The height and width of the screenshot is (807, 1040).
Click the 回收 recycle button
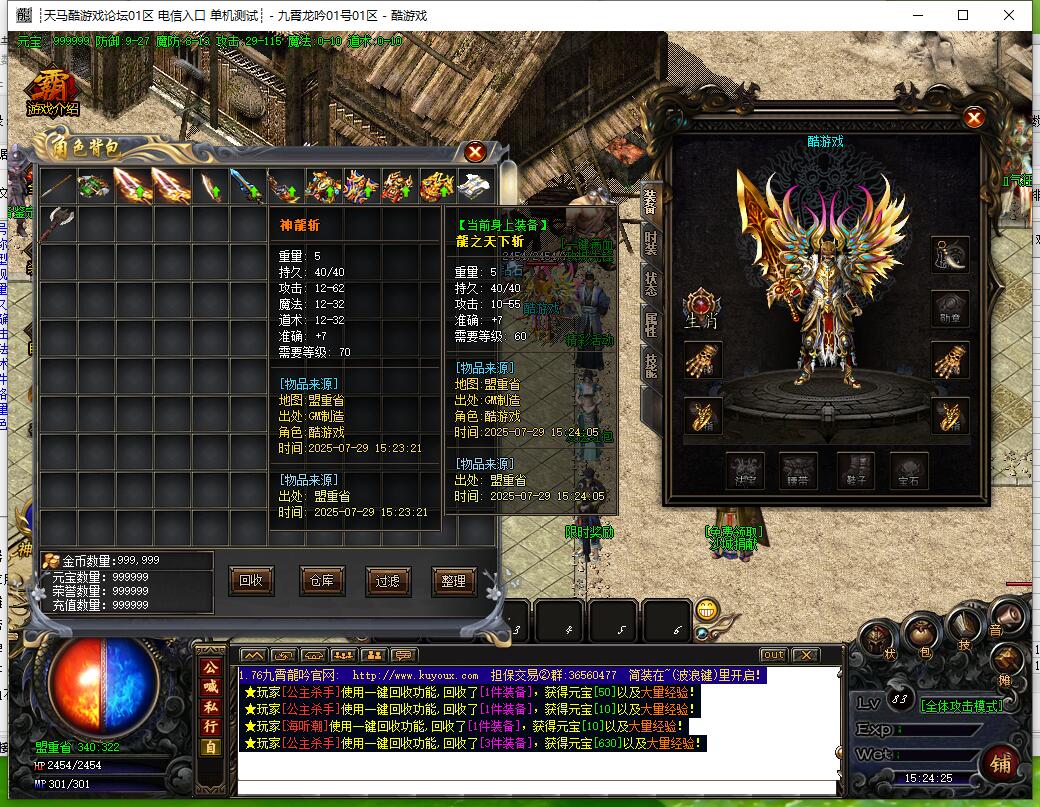click(251, 580)
